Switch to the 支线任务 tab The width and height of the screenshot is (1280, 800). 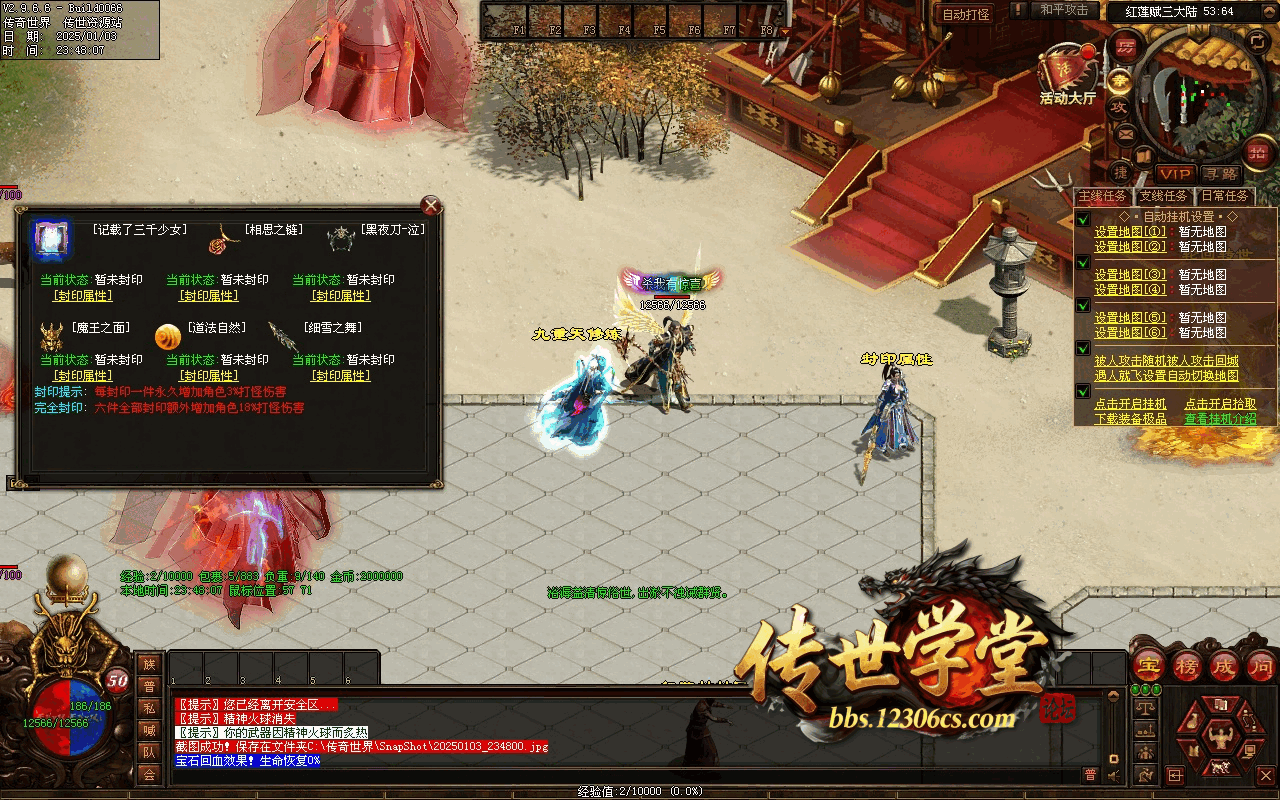pyautogui.click(x=1164, y=196)
